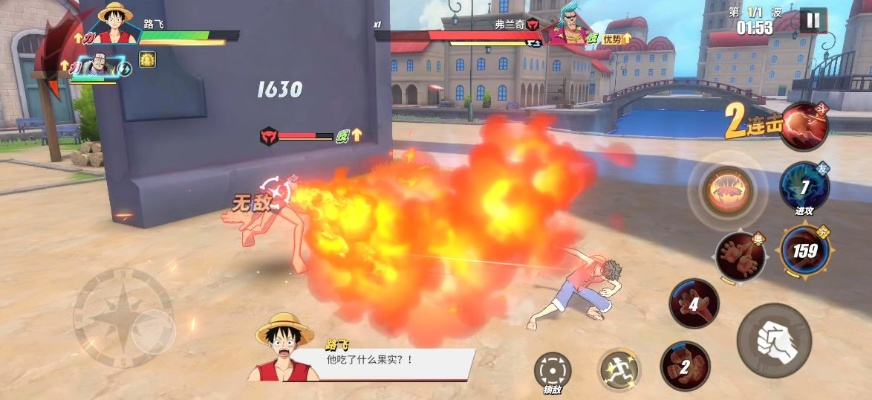Image resolution: width=872 pixels, height=400 pixels.
Task: Switch to the support character portrait
Action: coord(97,67)
